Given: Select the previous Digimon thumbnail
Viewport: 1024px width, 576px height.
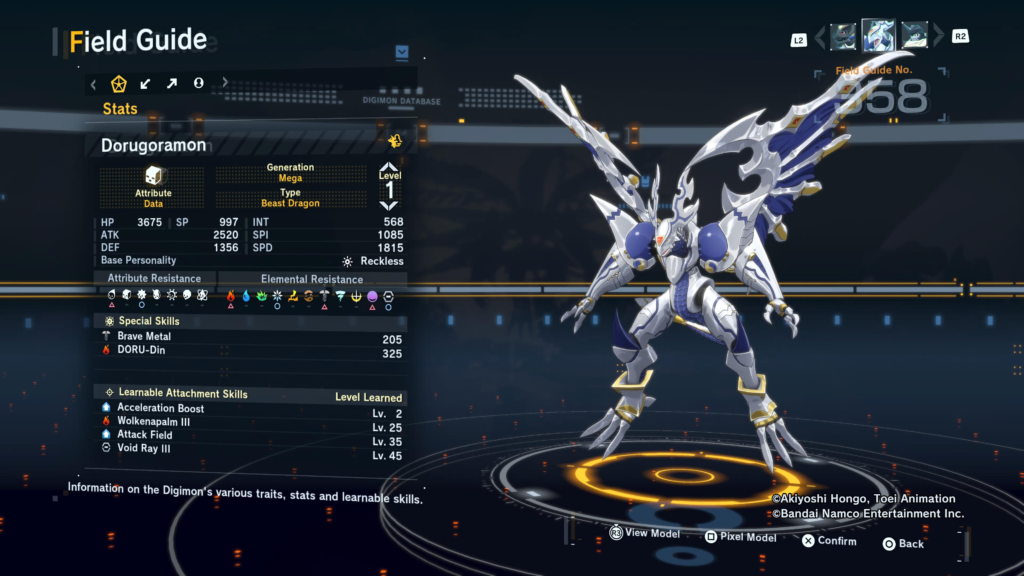Looking at the screenshot, I should 843,37.
